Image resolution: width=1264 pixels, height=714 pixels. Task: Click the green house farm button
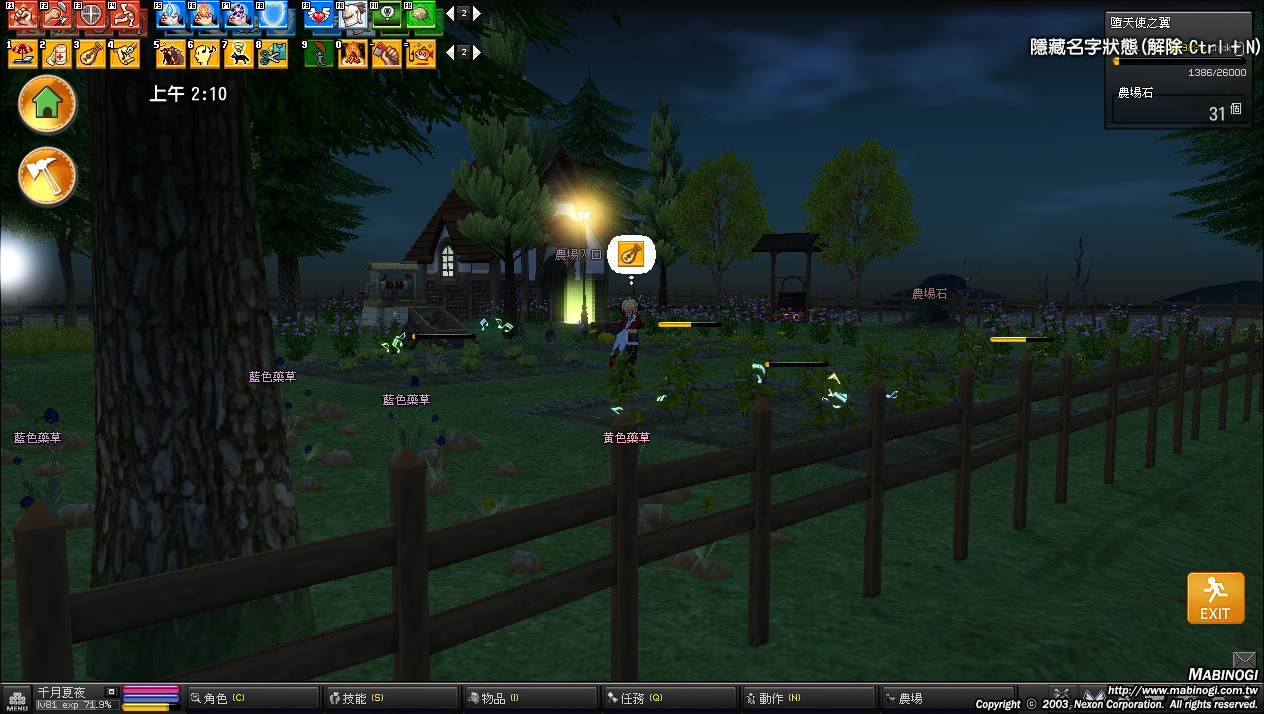coord(47,103)
